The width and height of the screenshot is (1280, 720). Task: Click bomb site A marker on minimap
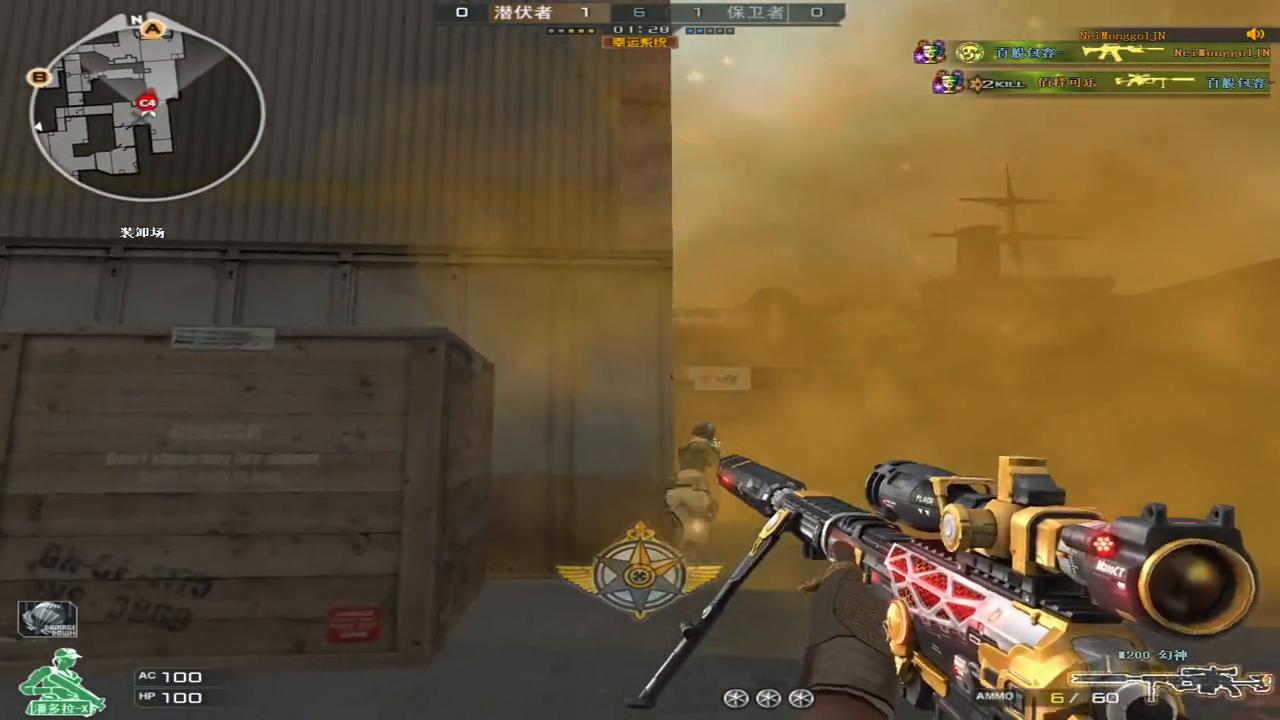(153, 29)
